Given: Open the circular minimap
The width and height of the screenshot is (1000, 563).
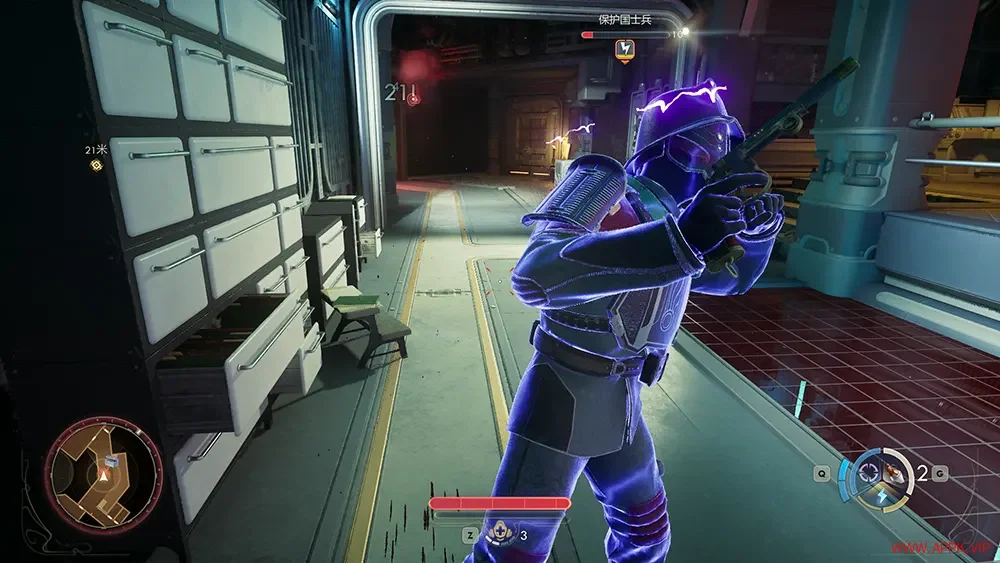Looking at the screenshot, I should [x=103, y=474].
